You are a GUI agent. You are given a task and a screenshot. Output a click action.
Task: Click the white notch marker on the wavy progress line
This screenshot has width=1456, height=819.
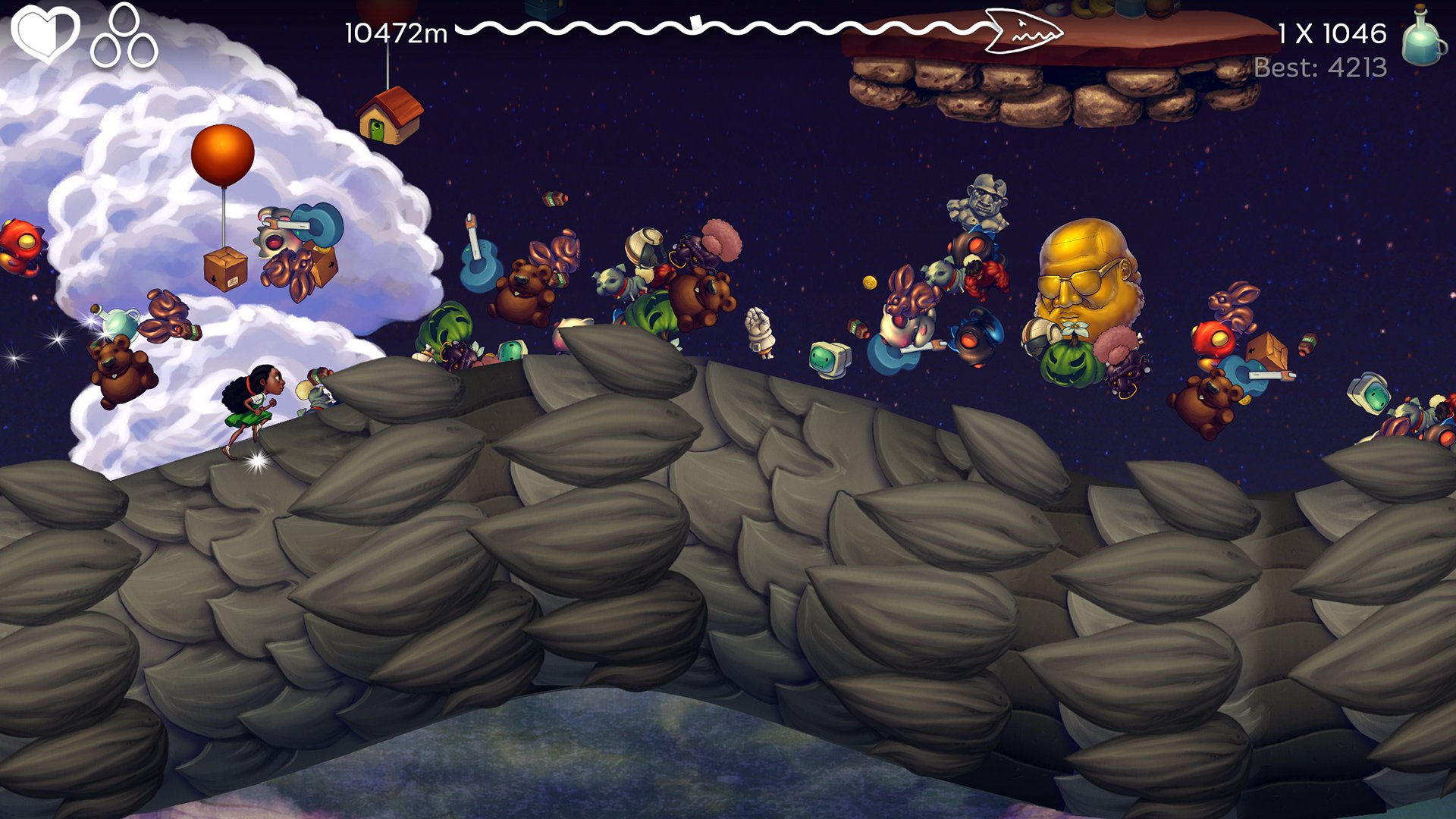(695, 23)
